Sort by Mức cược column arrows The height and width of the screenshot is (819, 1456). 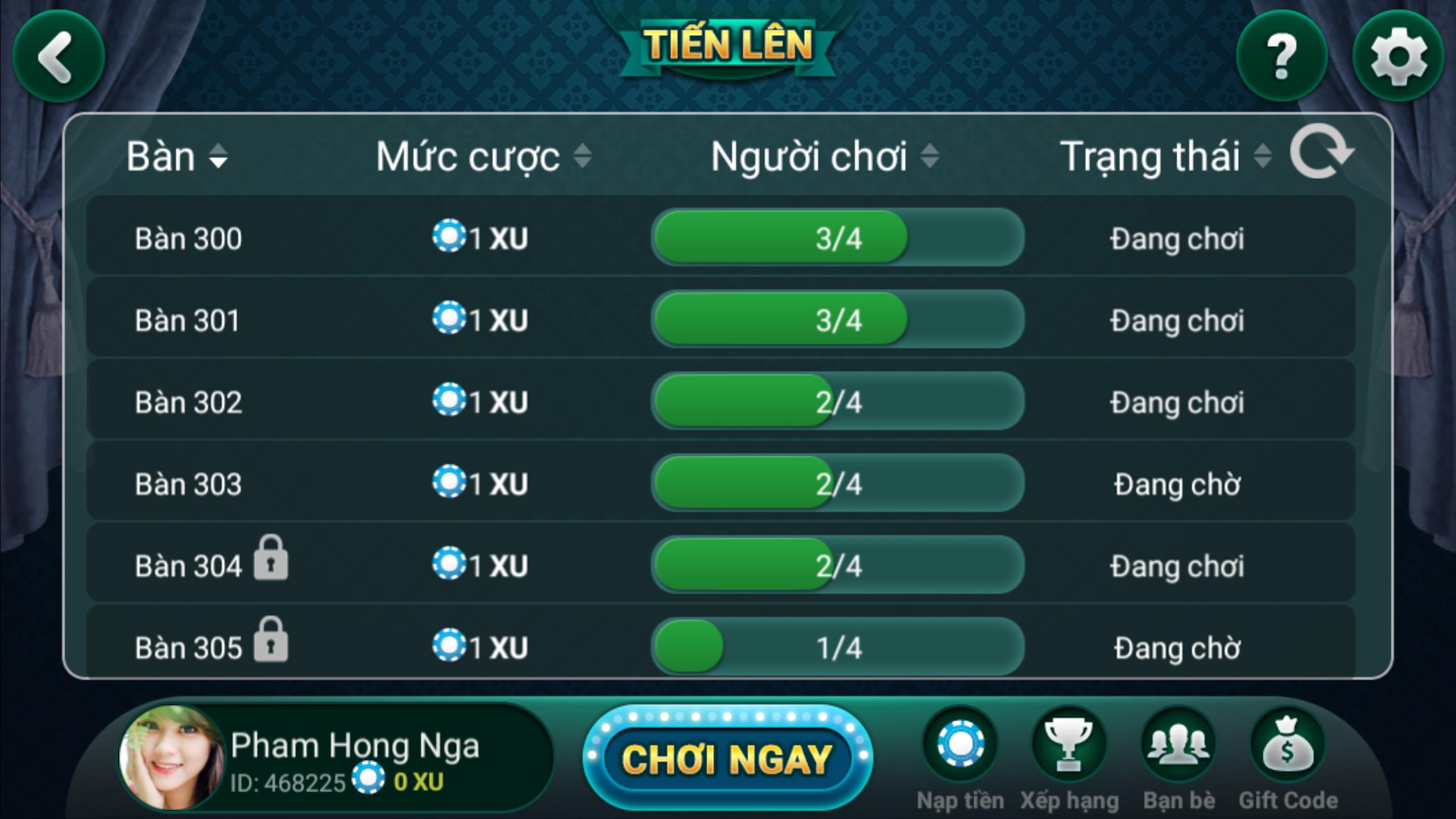click(584, 158)
